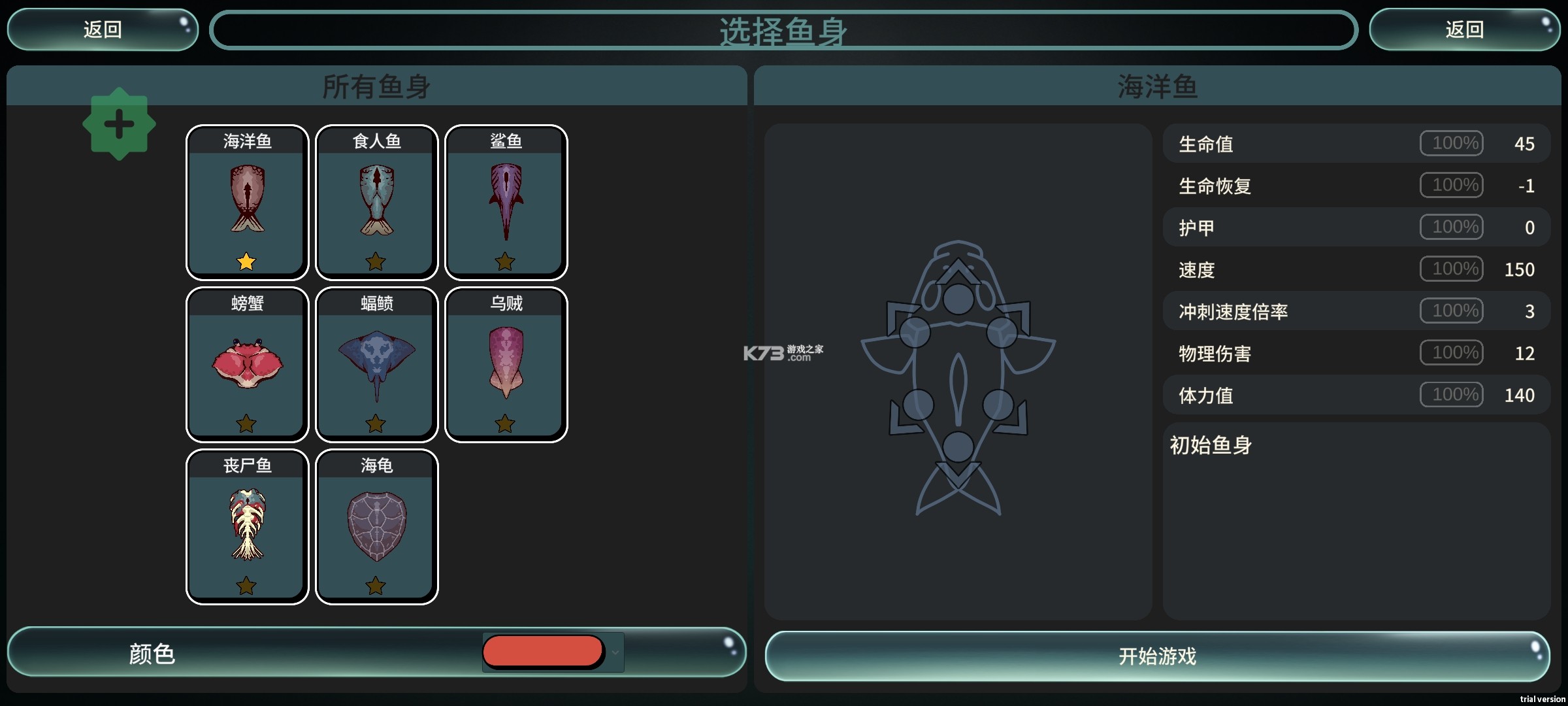Select the 蝠鲼 (manta ray) body icon
The width and height of the screenshot is (1568, 706).
point(376,364)
